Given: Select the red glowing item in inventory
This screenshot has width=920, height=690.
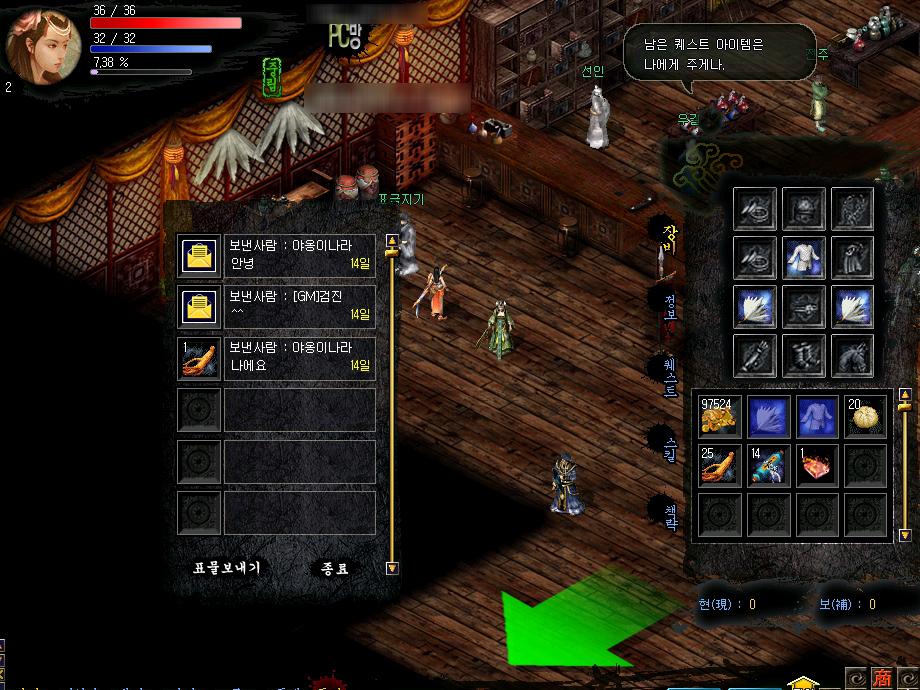Looking at the screenshot, I should tap(818, 466).
